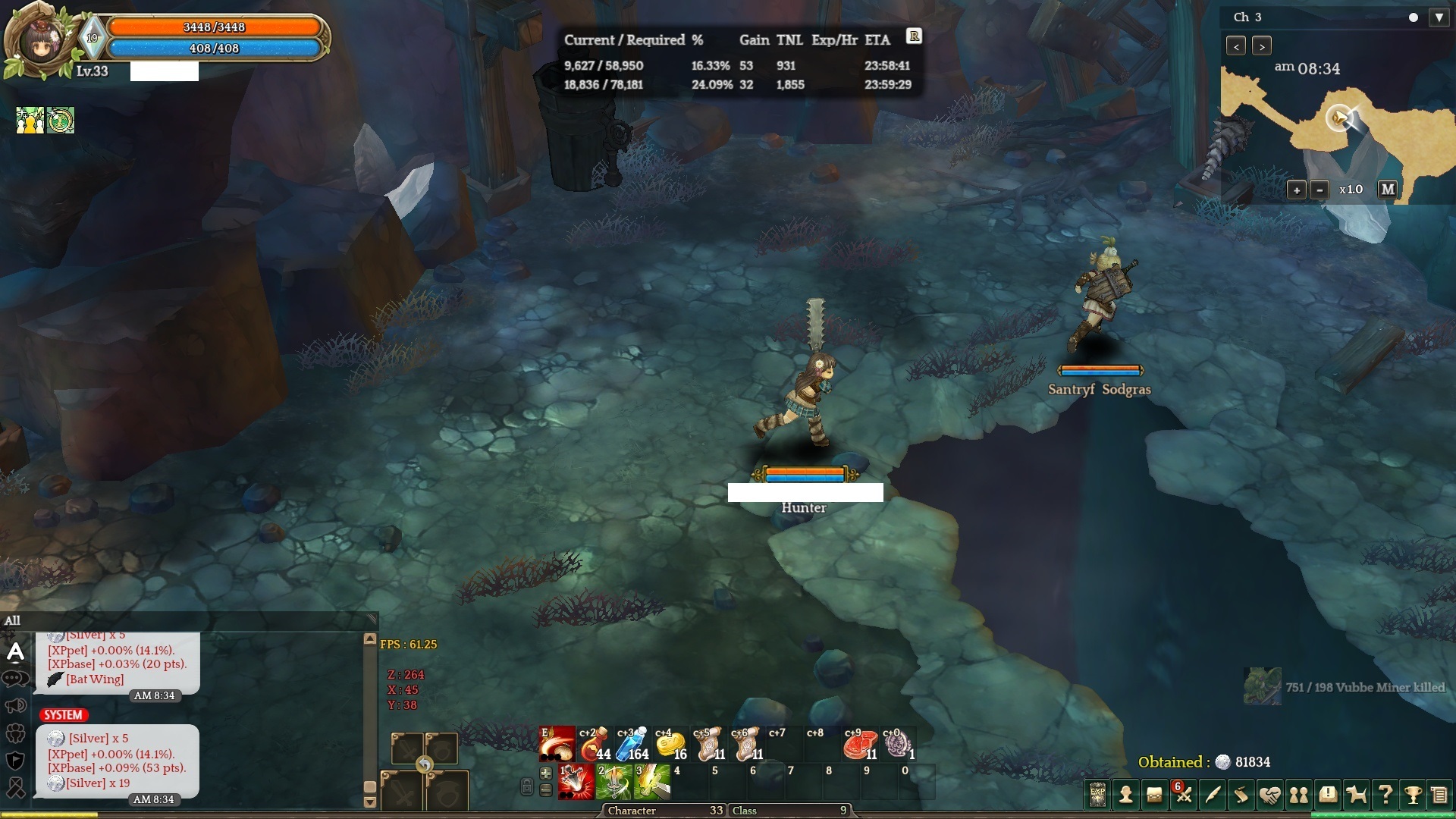Zoom out the minimap with minus button

pos(1319,190)
